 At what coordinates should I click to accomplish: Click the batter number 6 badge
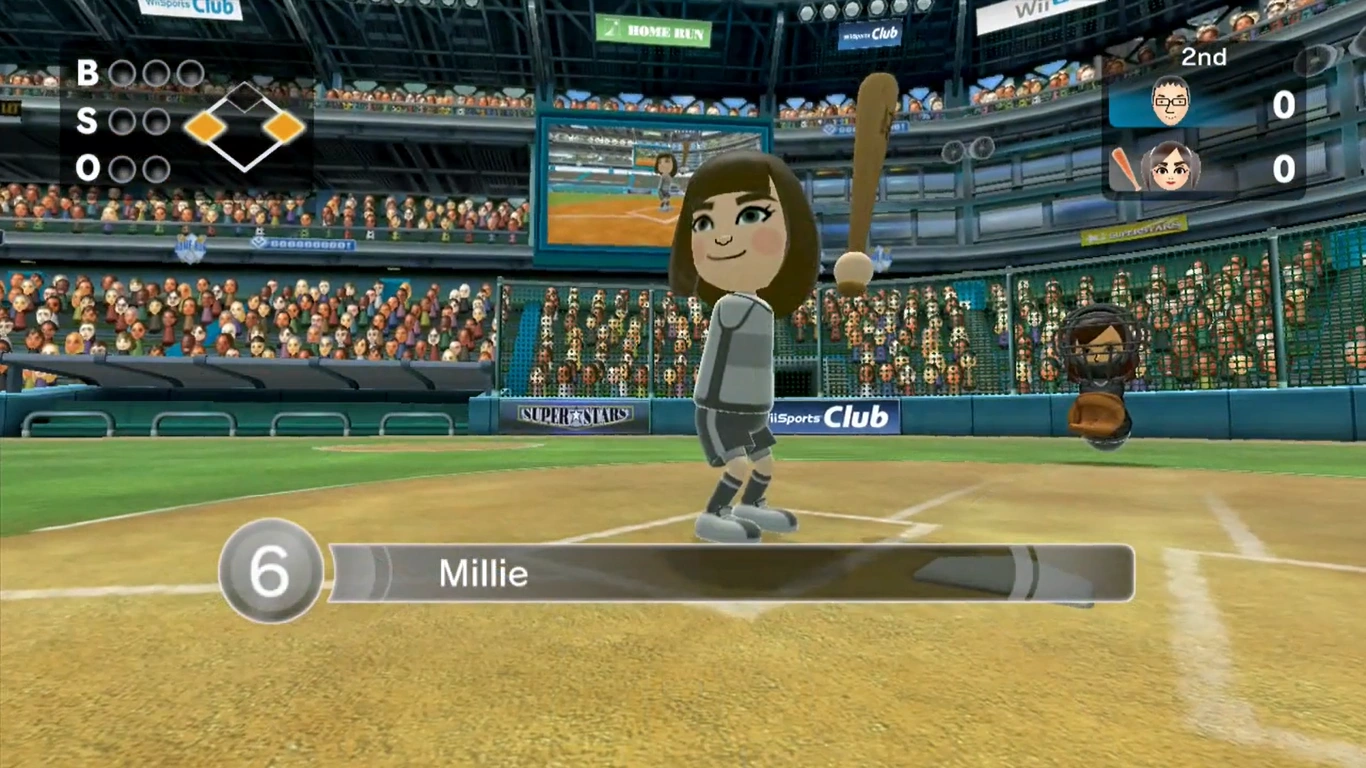pyautogui.click(x=268, y=572)
